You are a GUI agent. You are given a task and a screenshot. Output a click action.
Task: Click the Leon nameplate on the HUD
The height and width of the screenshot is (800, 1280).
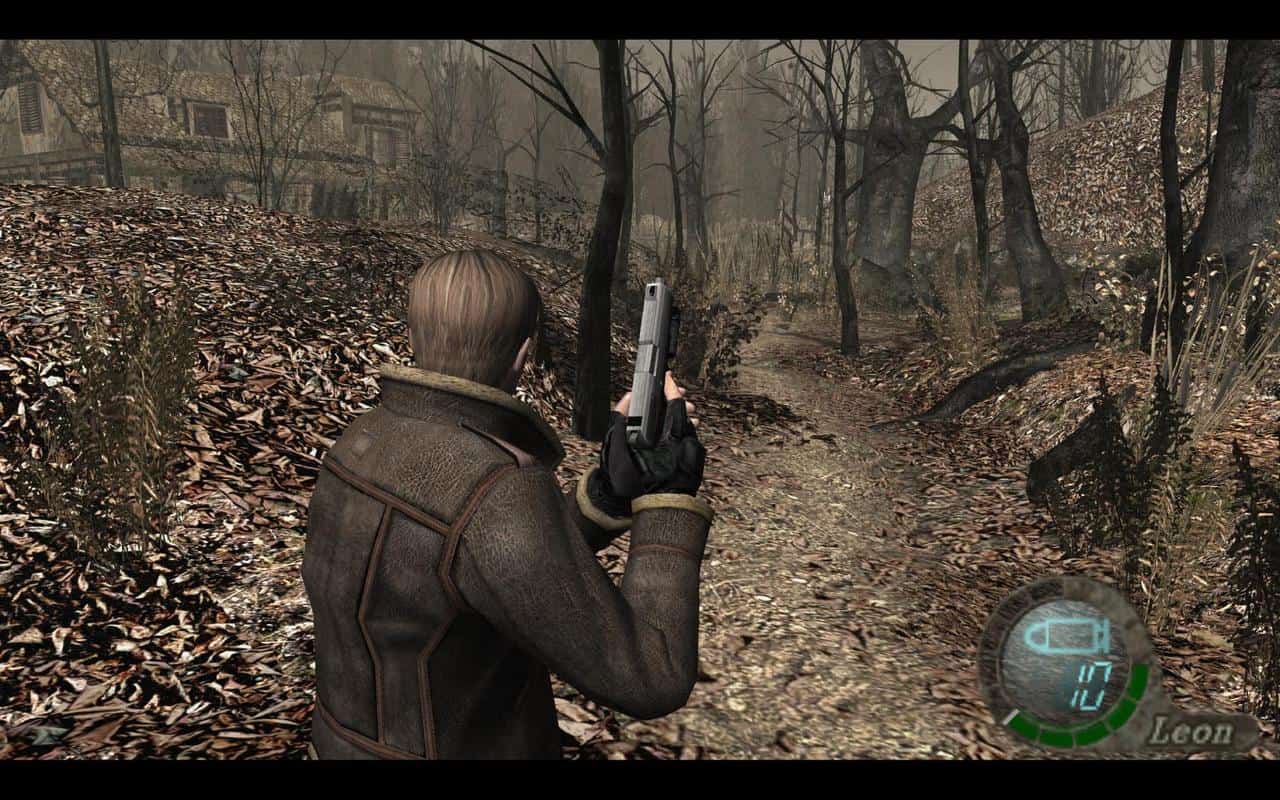click(1192, 729)
